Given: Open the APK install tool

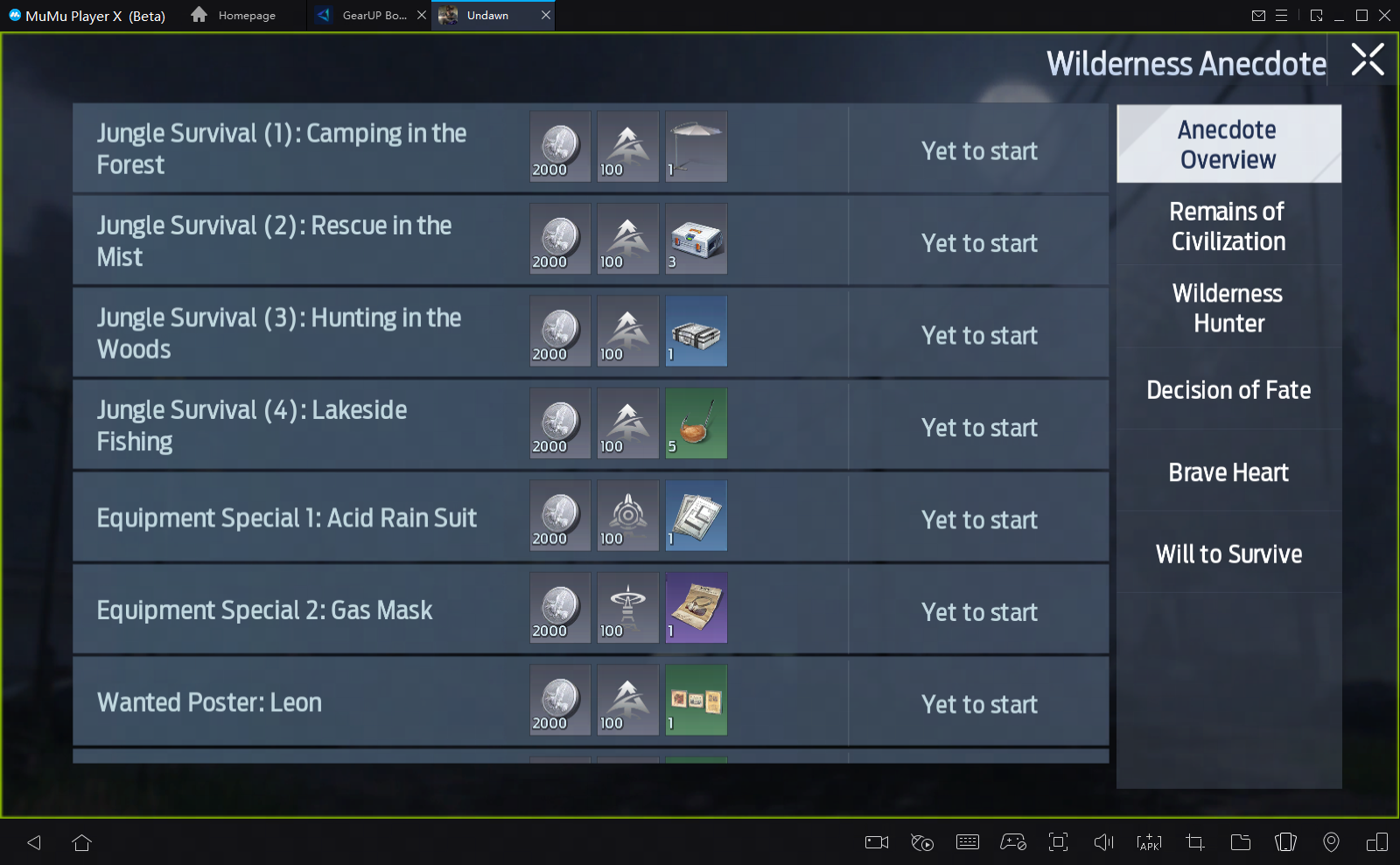Looking at the screenshot, I should click(1149, 842).
